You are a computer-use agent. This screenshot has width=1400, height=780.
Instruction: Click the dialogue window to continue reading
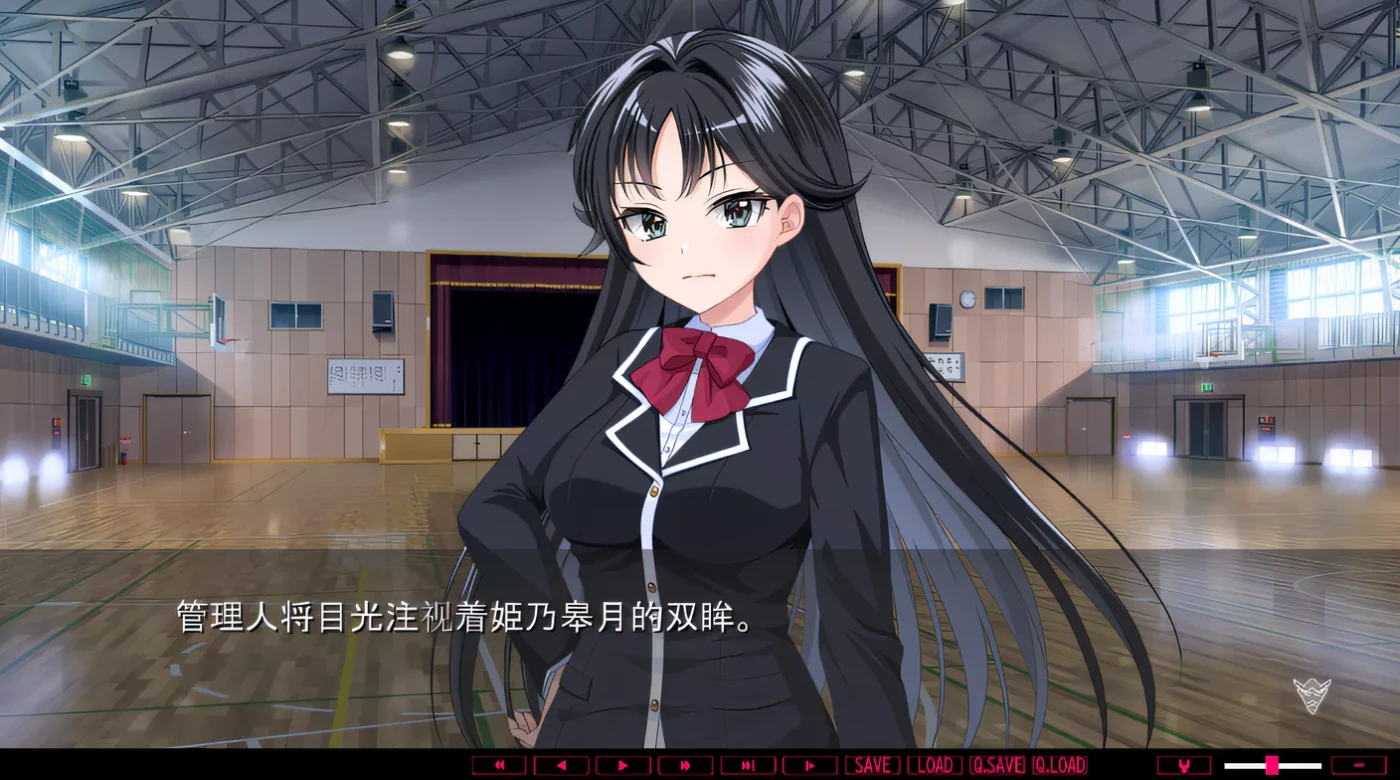pyautogui.click(x=600, y=650)
